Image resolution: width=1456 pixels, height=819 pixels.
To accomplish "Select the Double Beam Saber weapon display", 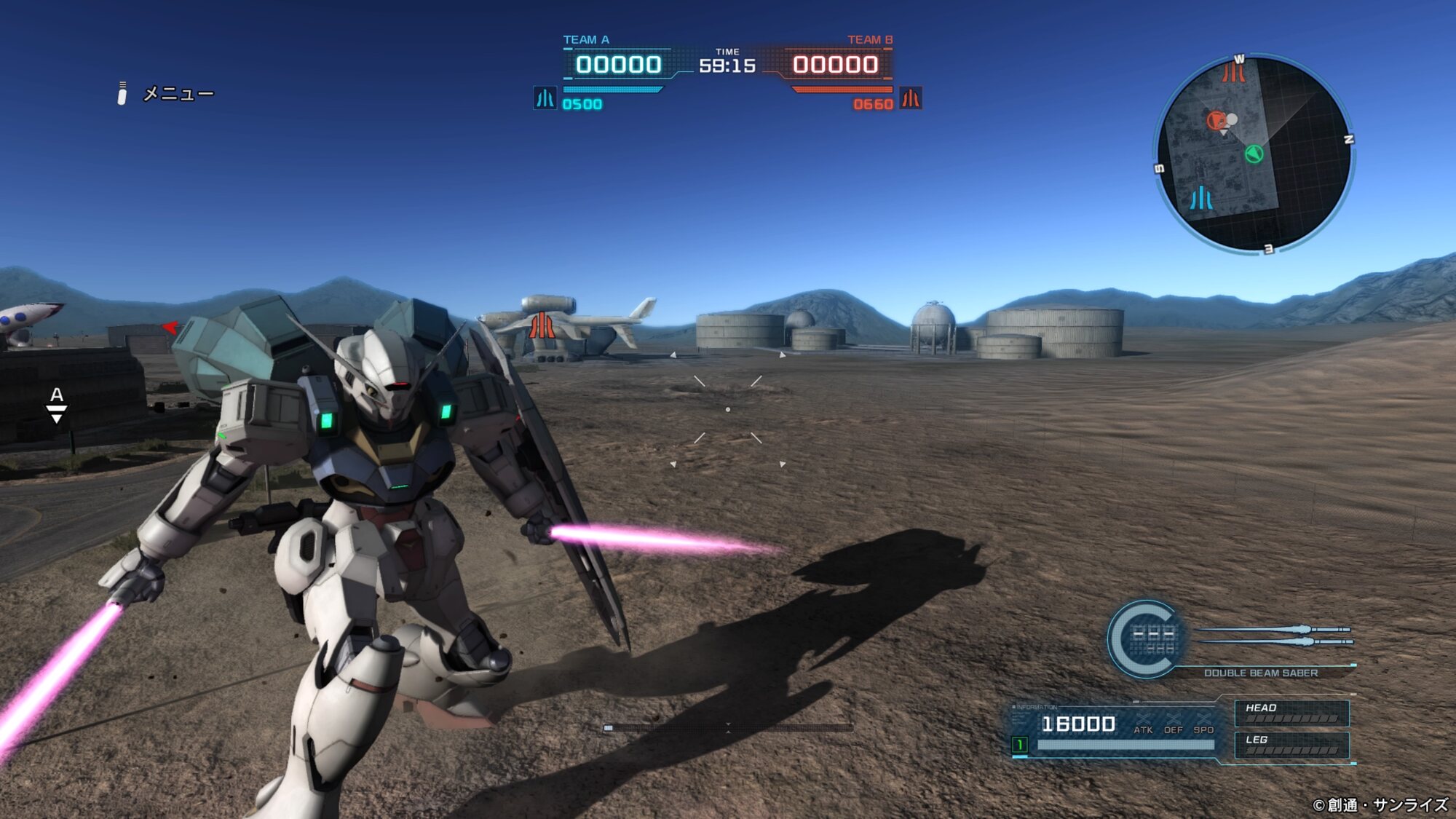I will coord(1260,673).
